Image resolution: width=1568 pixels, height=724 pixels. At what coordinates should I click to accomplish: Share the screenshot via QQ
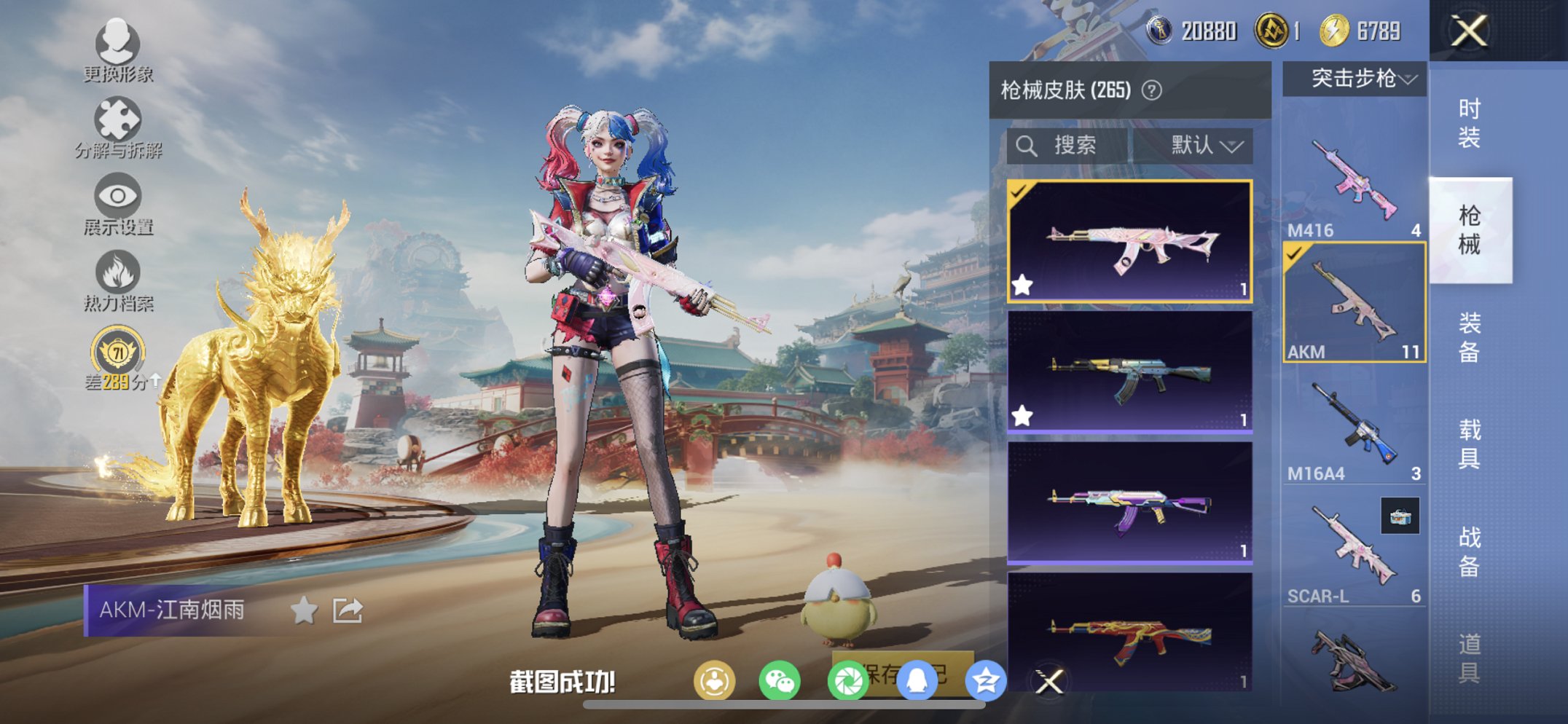tap(917, 677)
